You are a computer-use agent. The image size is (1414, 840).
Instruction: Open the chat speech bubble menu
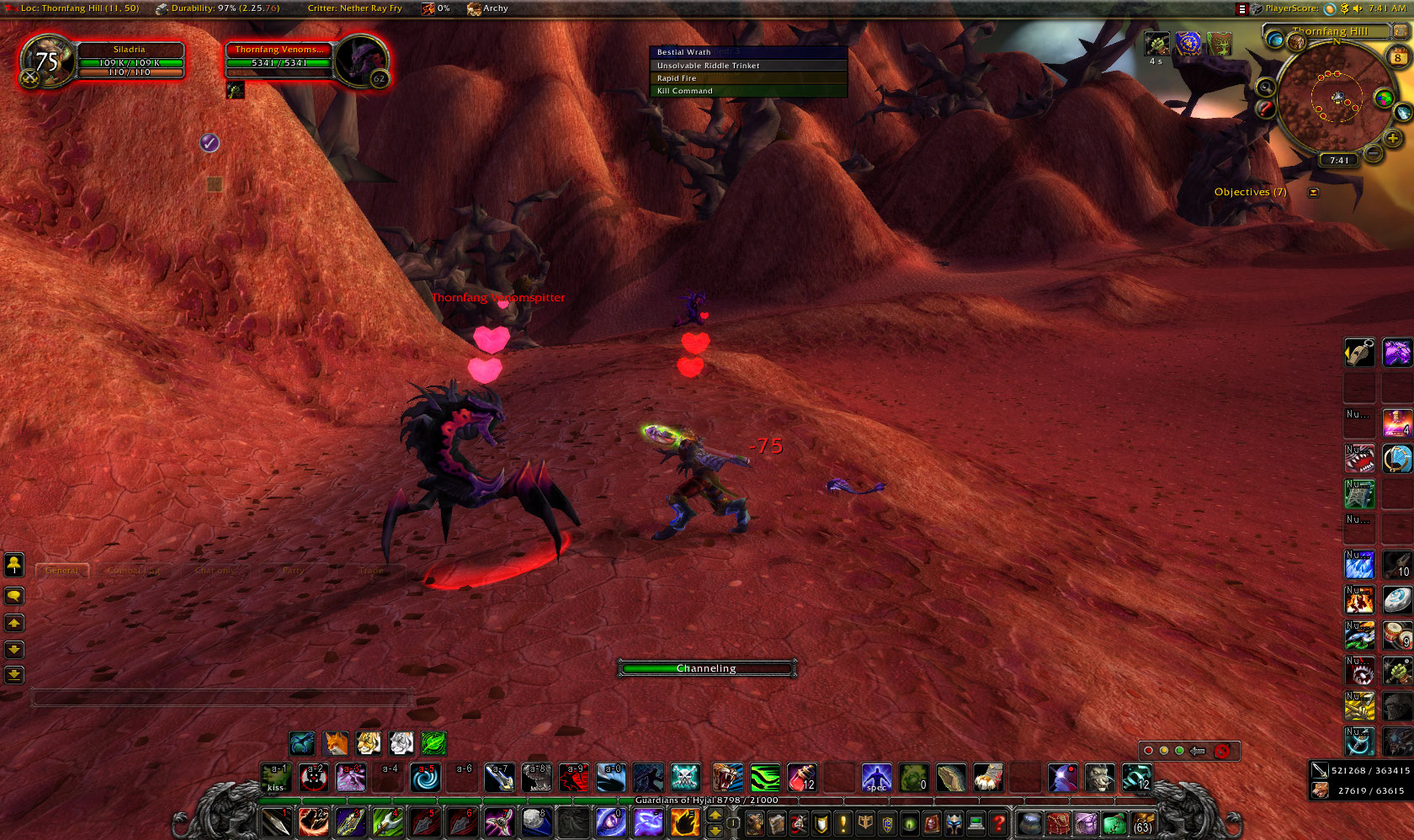pos(14,596)
